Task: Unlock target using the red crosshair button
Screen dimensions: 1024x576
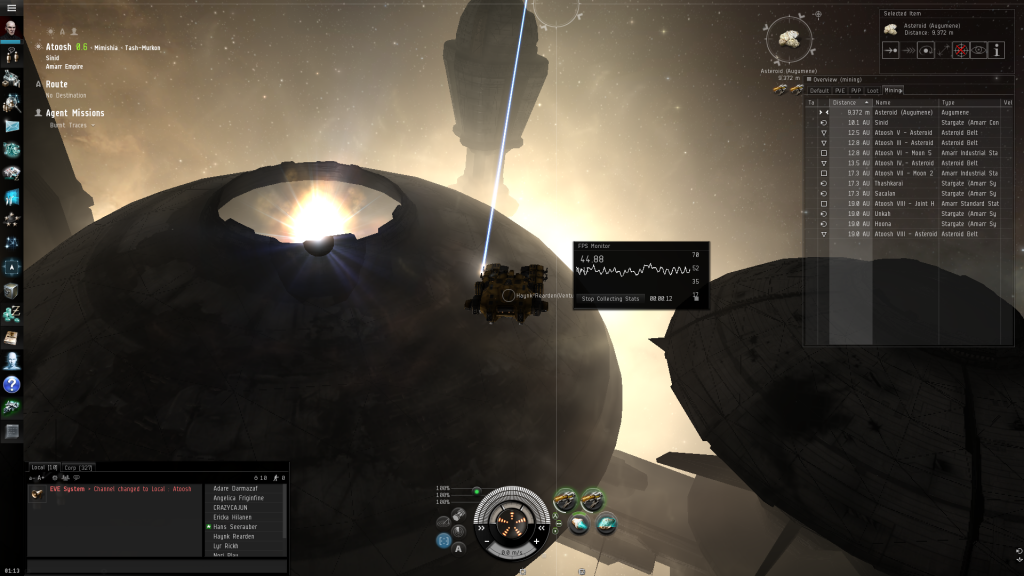Action: click(961, 48)
